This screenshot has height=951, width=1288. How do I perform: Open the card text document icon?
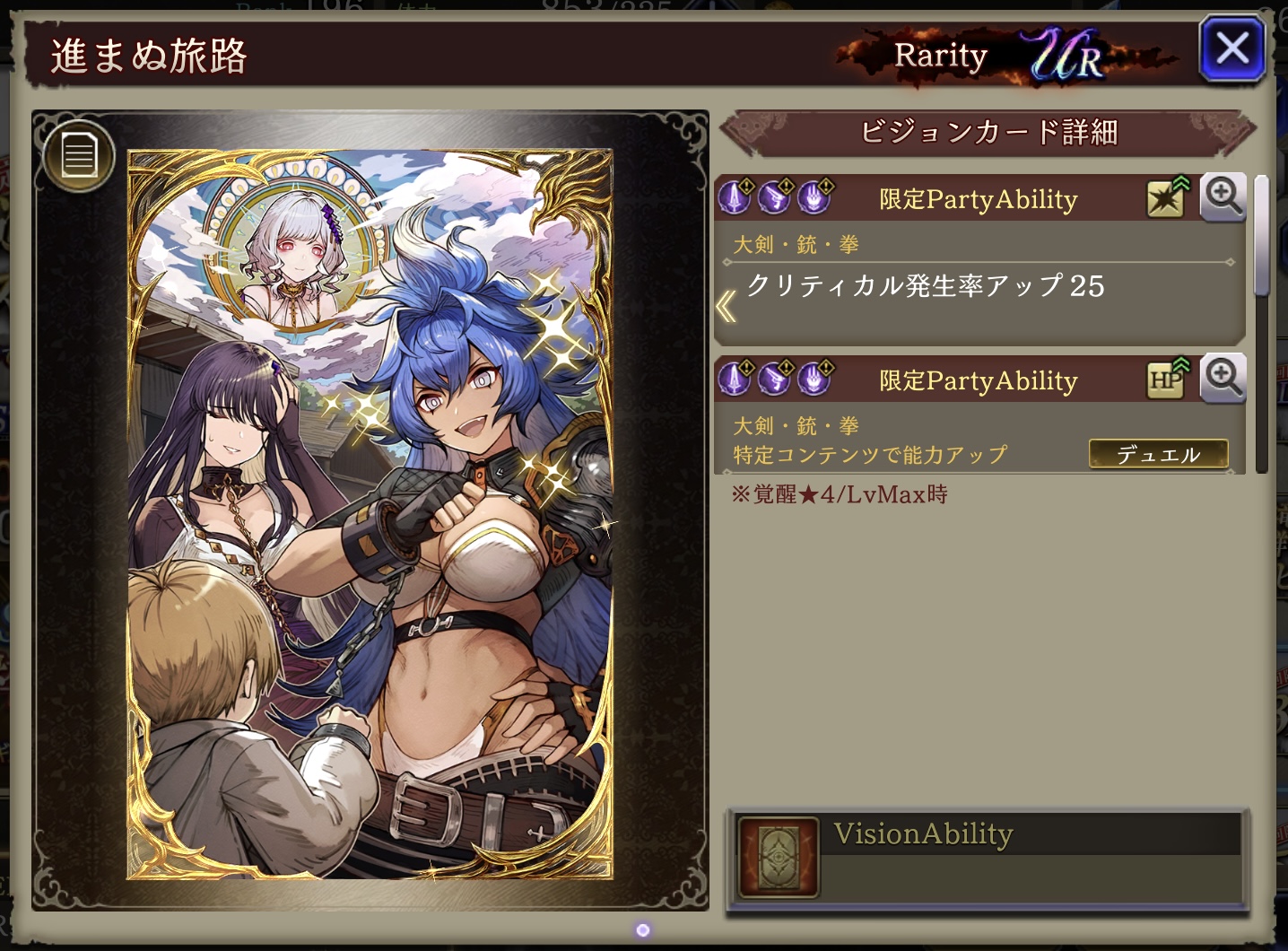[x=79, y=156]
